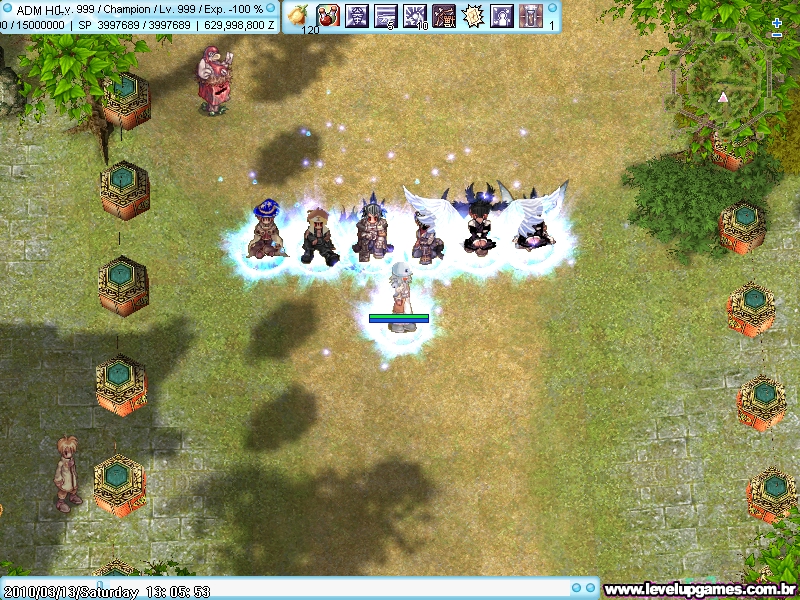Activate the brown figure skill icon
Image resolution: width=800 pixels, height=600 pixels.
coord(530,15)
